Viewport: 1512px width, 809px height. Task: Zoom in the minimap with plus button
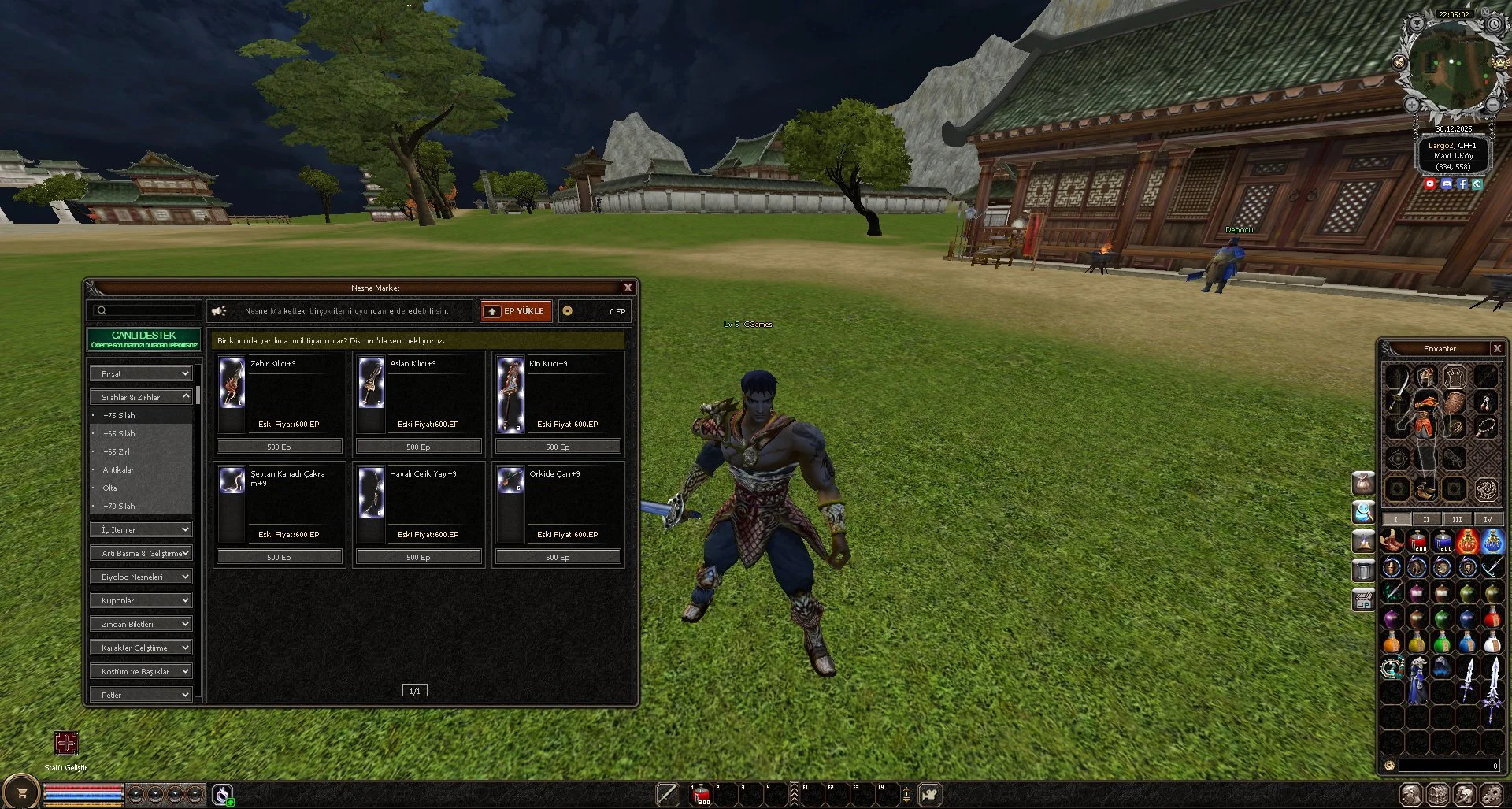pos(1412,105)
